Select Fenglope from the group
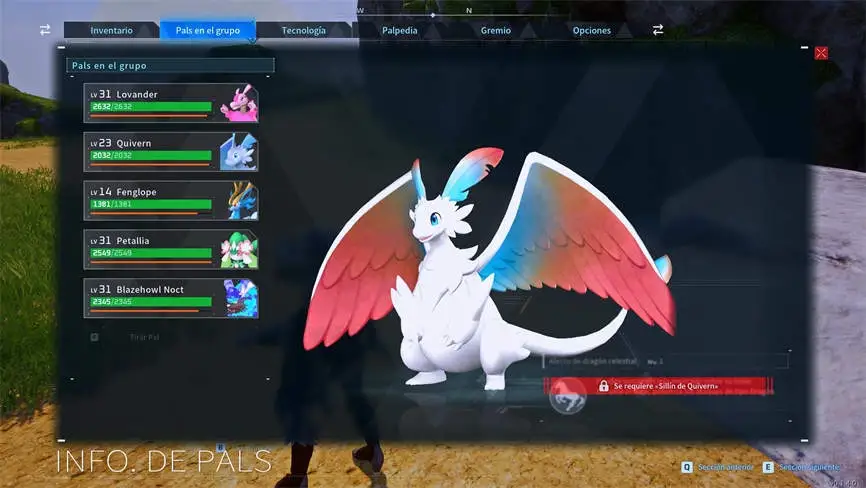The width and height of the screenshot is (866, 488). (x=171, y=201)
